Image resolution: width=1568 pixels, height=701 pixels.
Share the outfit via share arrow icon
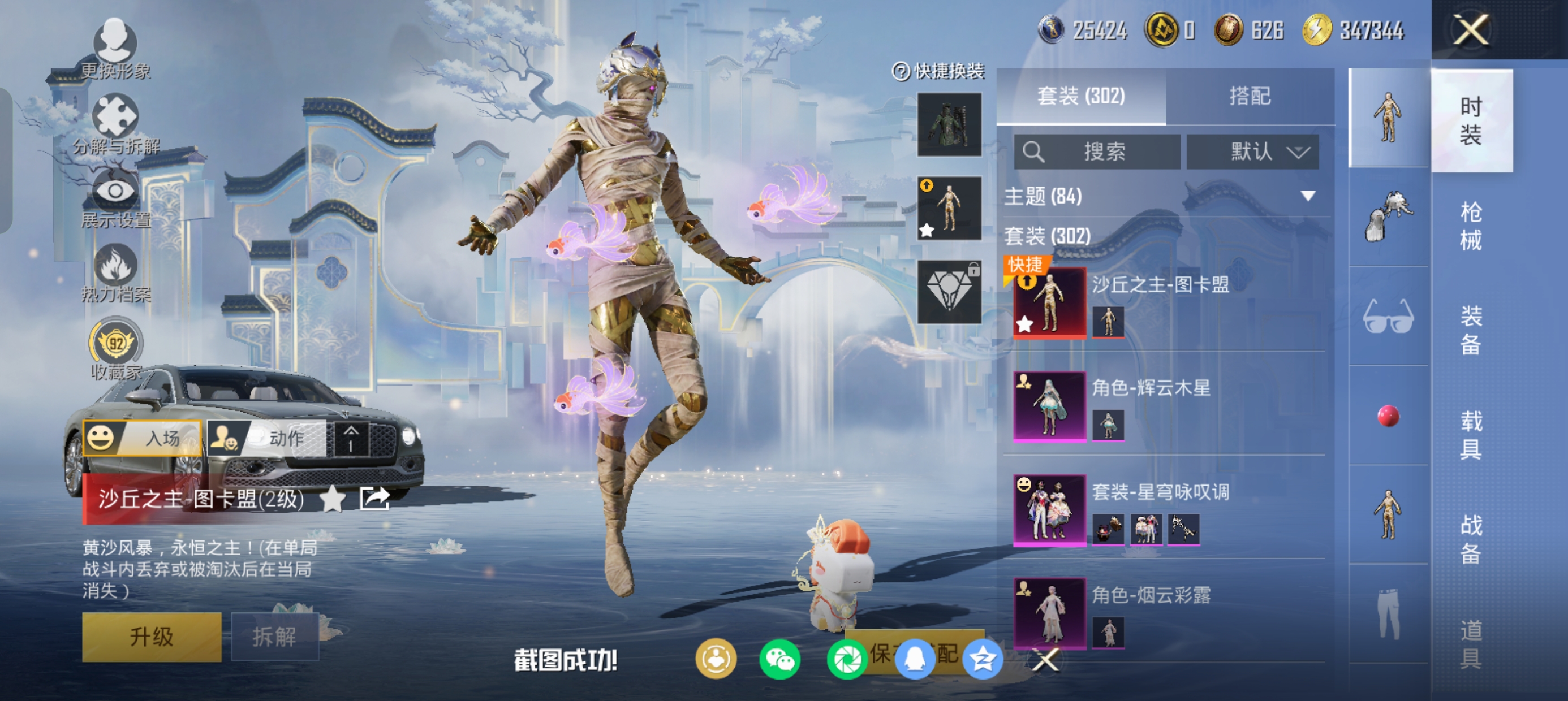[374, 499]
